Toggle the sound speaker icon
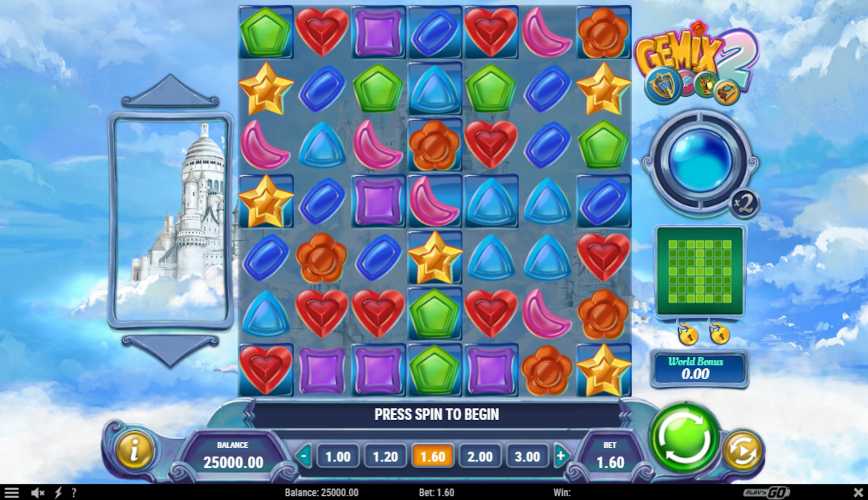Image resolution: width=868 pixels, height=500 pixels. click(x=37, y=493)
